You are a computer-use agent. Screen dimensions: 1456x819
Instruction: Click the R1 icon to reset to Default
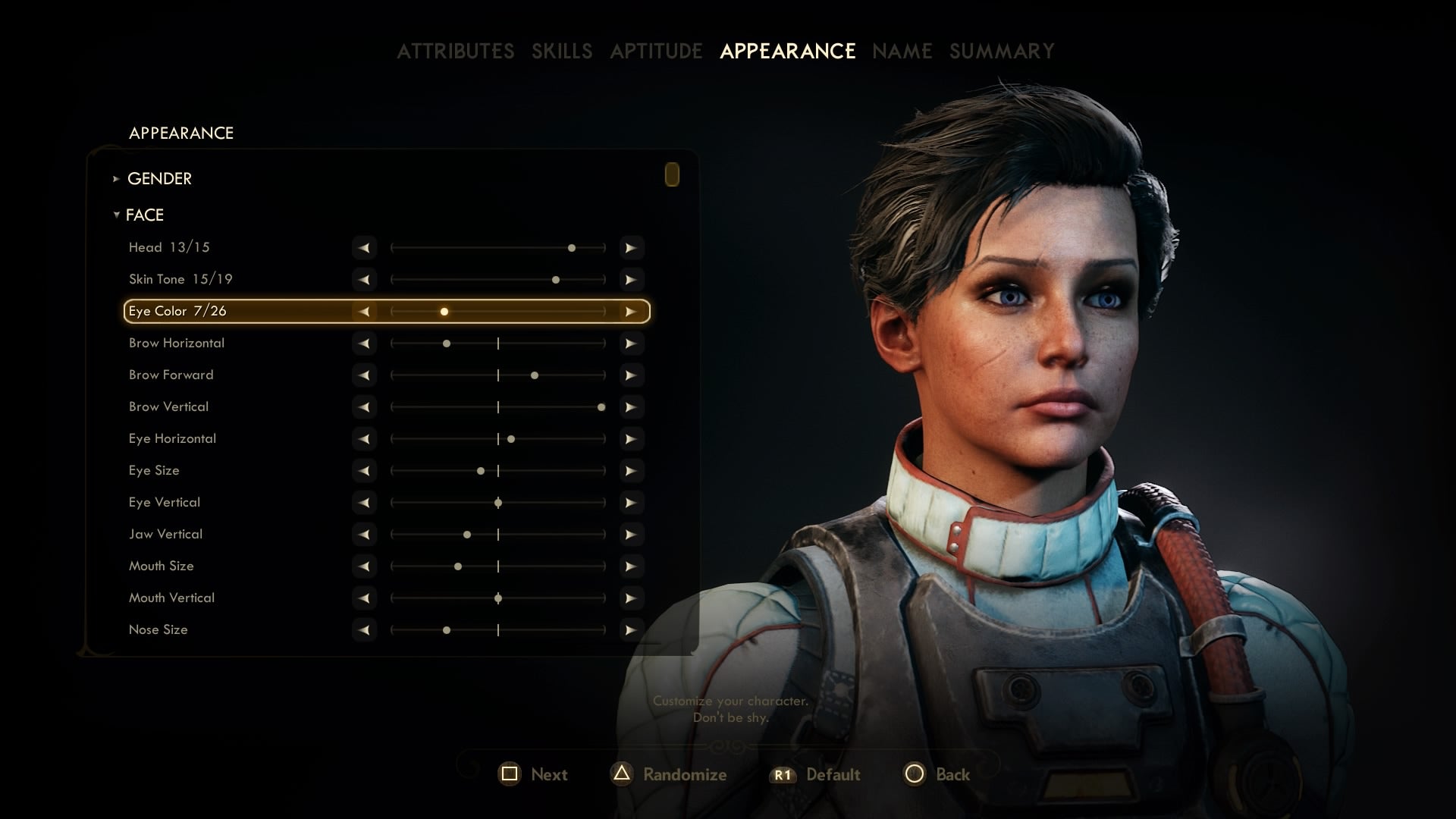pyautogui.click(x=783, y=774)
